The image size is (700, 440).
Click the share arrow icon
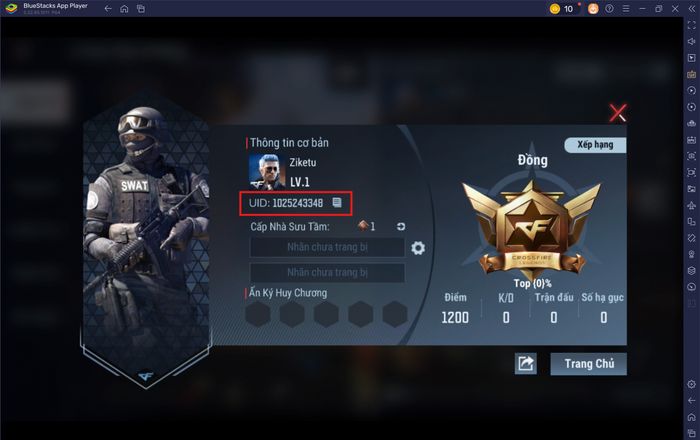click(526, 364)
